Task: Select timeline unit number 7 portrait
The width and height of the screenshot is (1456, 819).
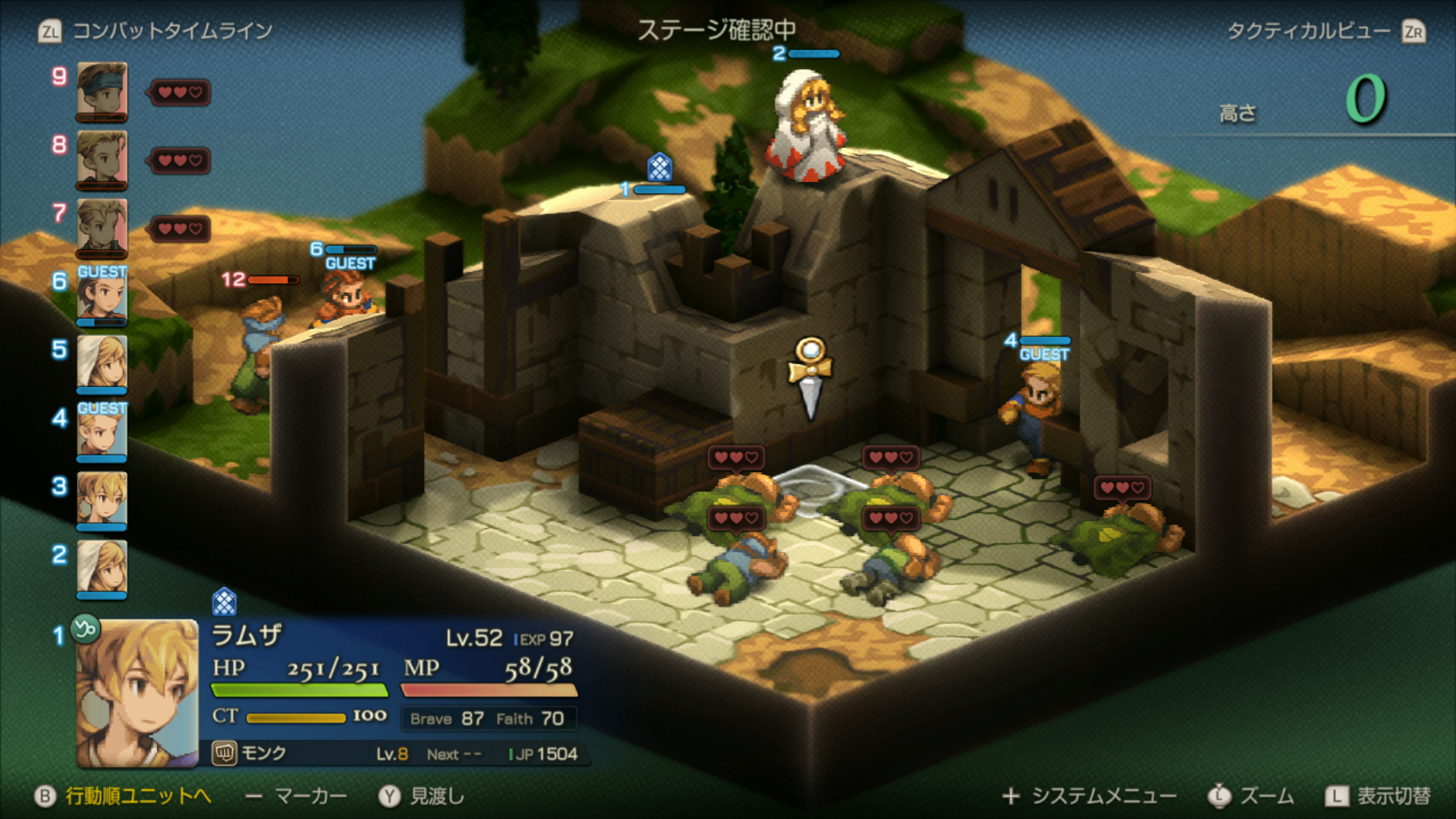Action: [102, 228]
